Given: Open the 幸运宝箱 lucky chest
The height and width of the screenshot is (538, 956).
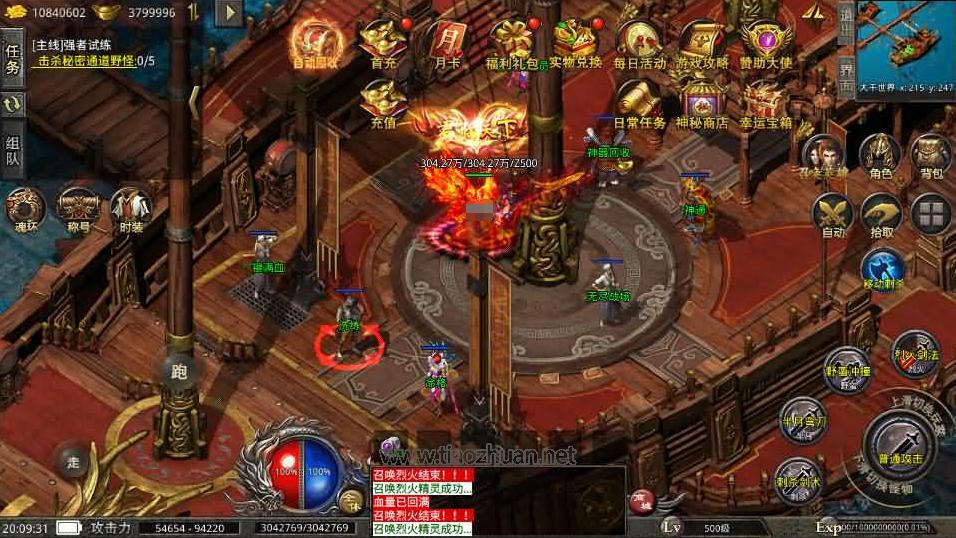Looking at the screenshot, I should [x=766, y=104].
